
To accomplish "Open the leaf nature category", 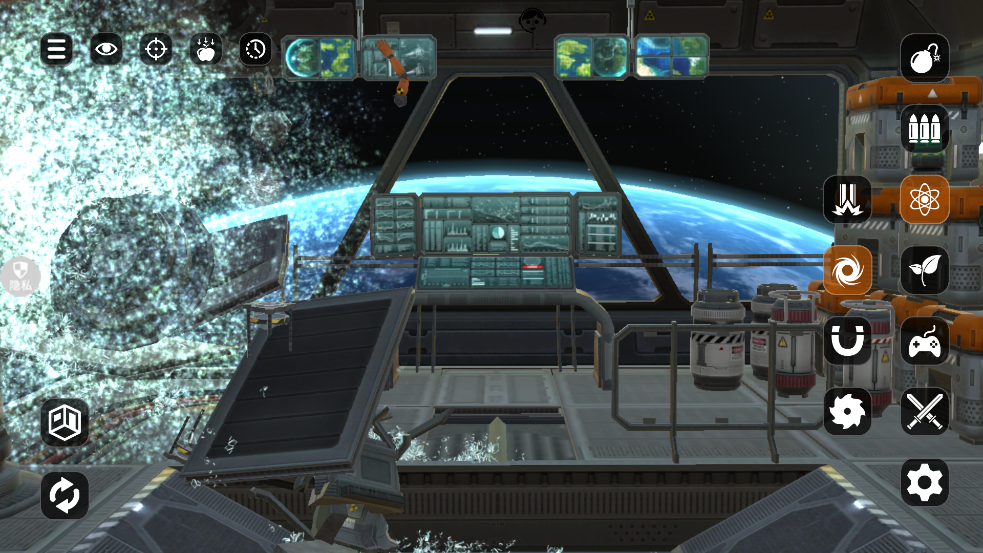I will pyautogui.click(x=924, y=270).
